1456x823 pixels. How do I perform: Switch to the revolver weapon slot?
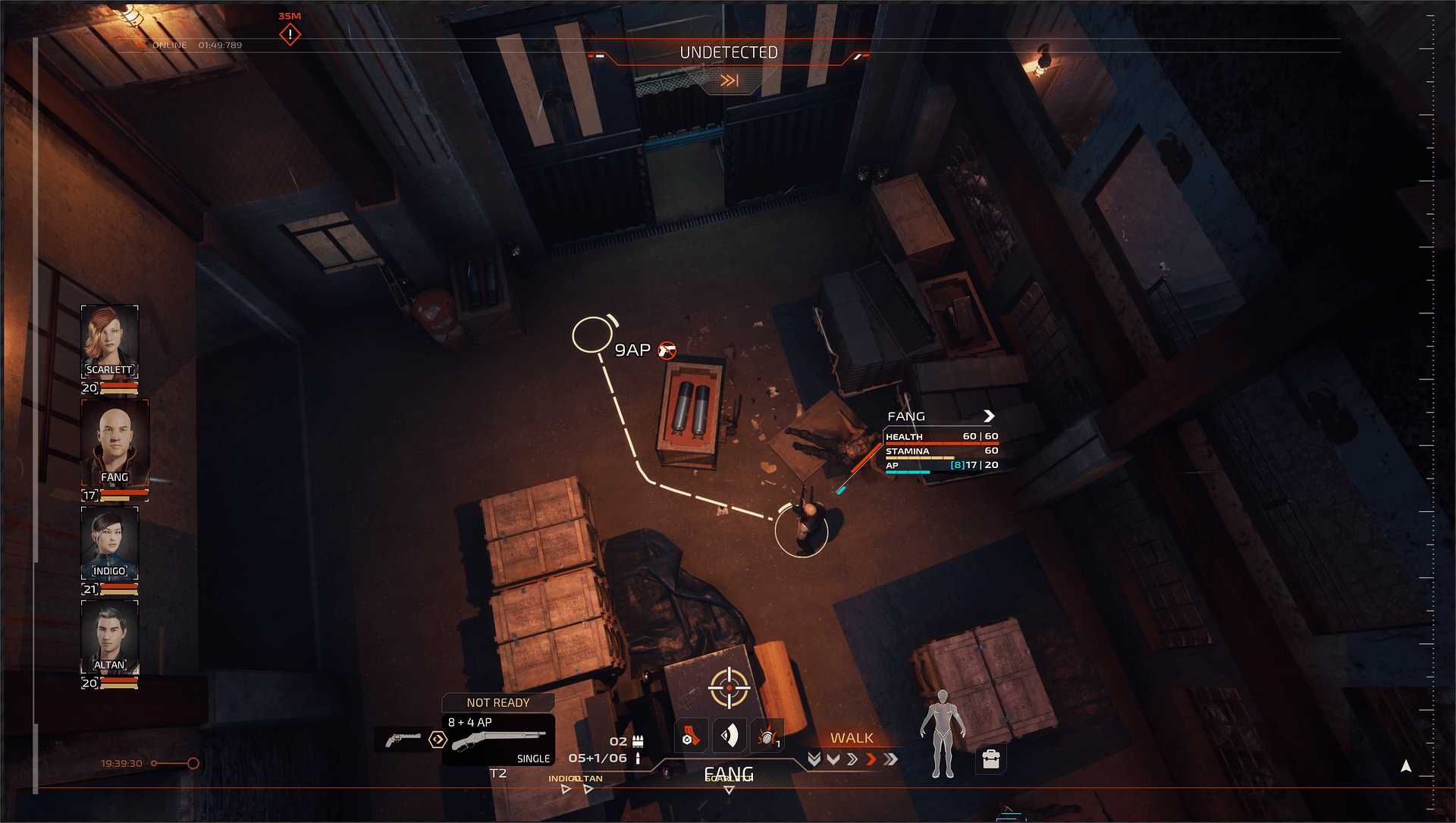coord(403,739)
